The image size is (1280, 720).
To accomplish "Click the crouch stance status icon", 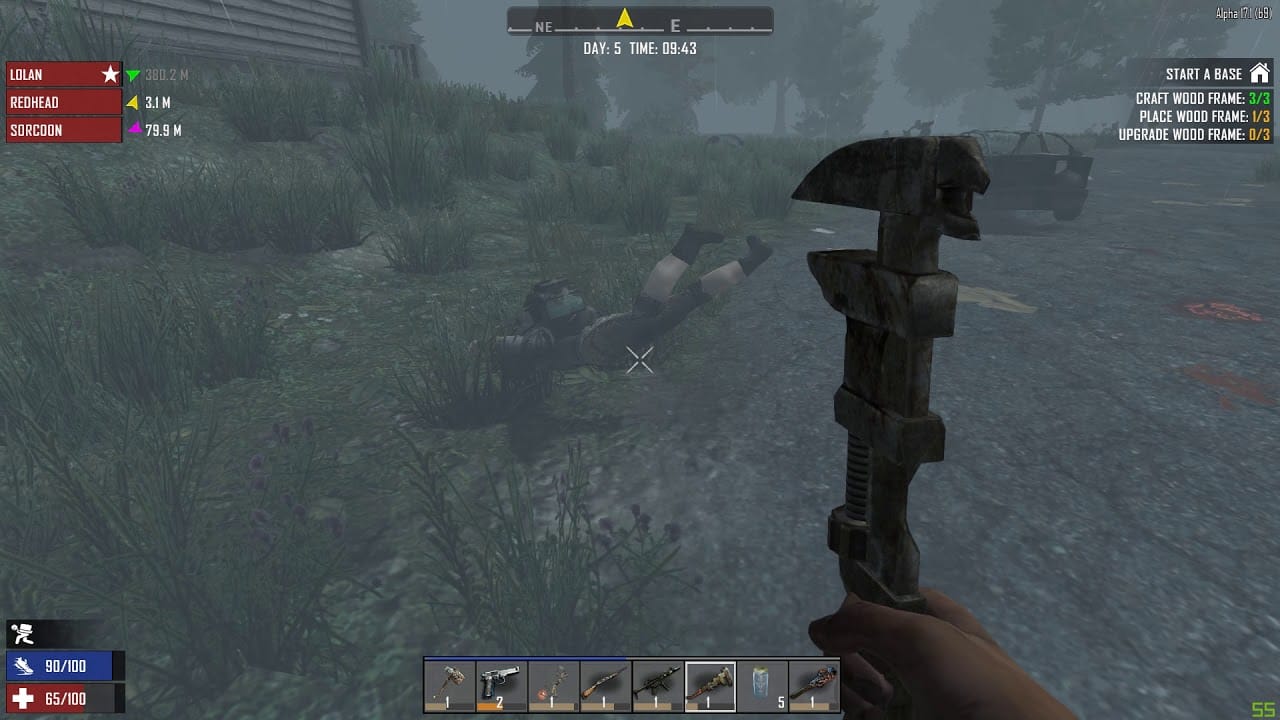I will point(22,633).
